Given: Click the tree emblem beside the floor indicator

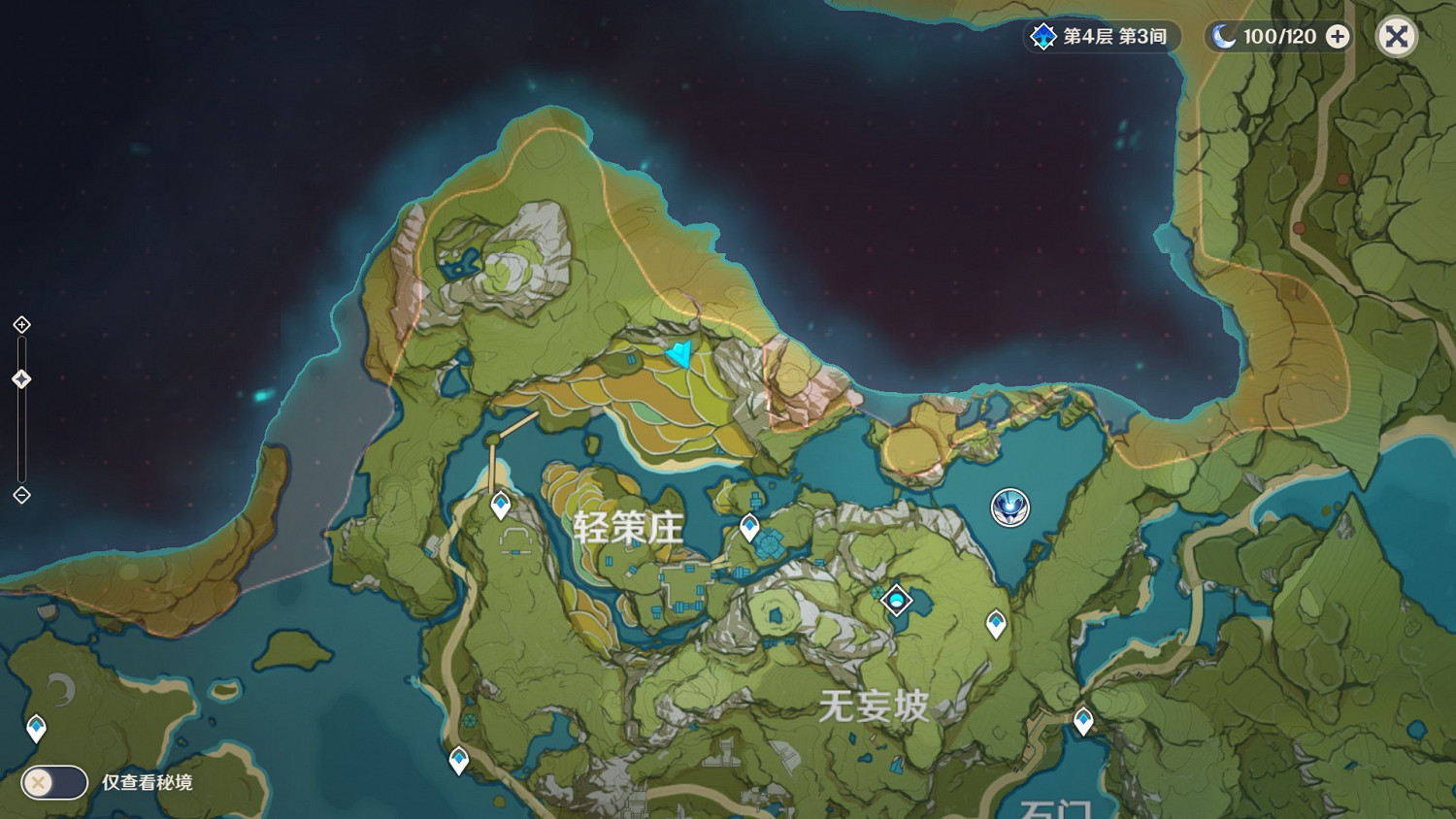Looking at the screenshot, I should click(1042, 37).
